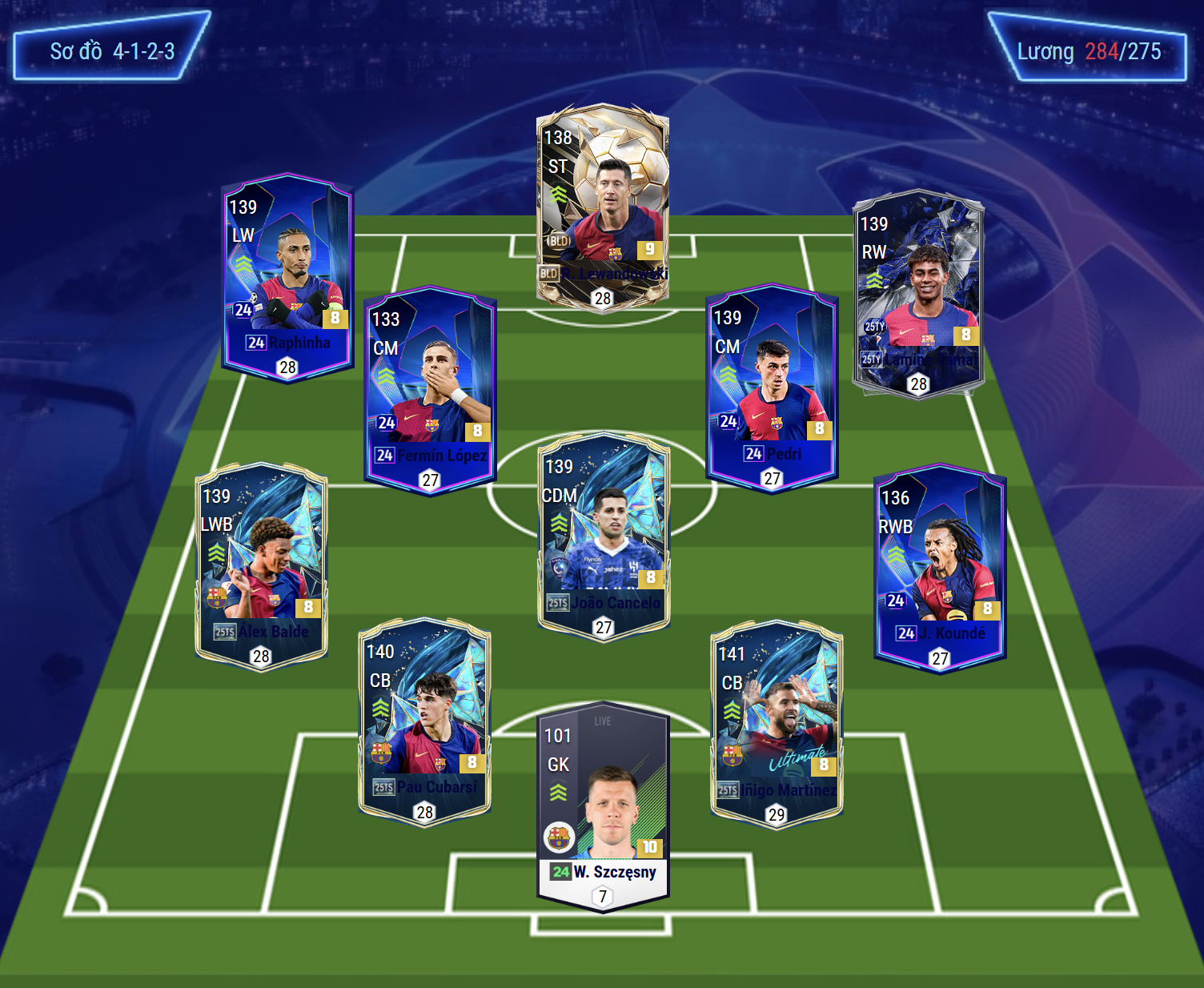Click on Pedri's CM card

coord(772,388)
